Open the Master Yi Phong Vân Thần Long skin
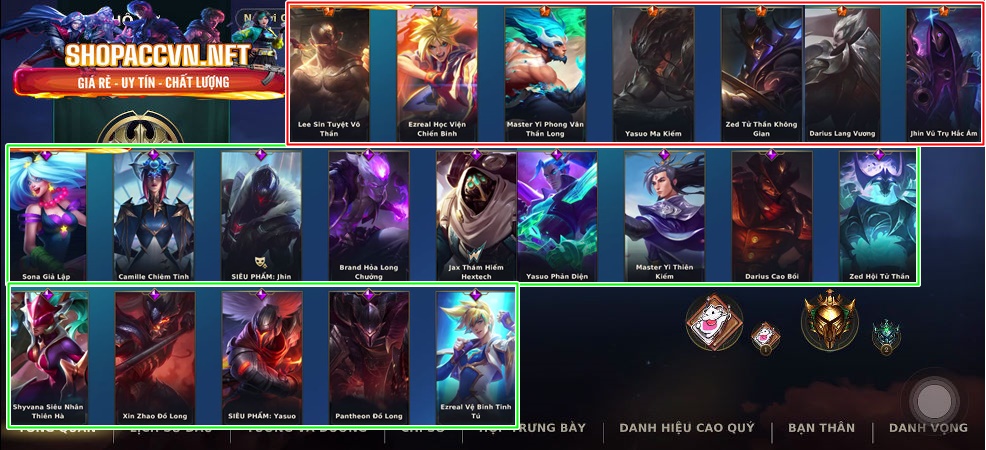 [545, 72]
